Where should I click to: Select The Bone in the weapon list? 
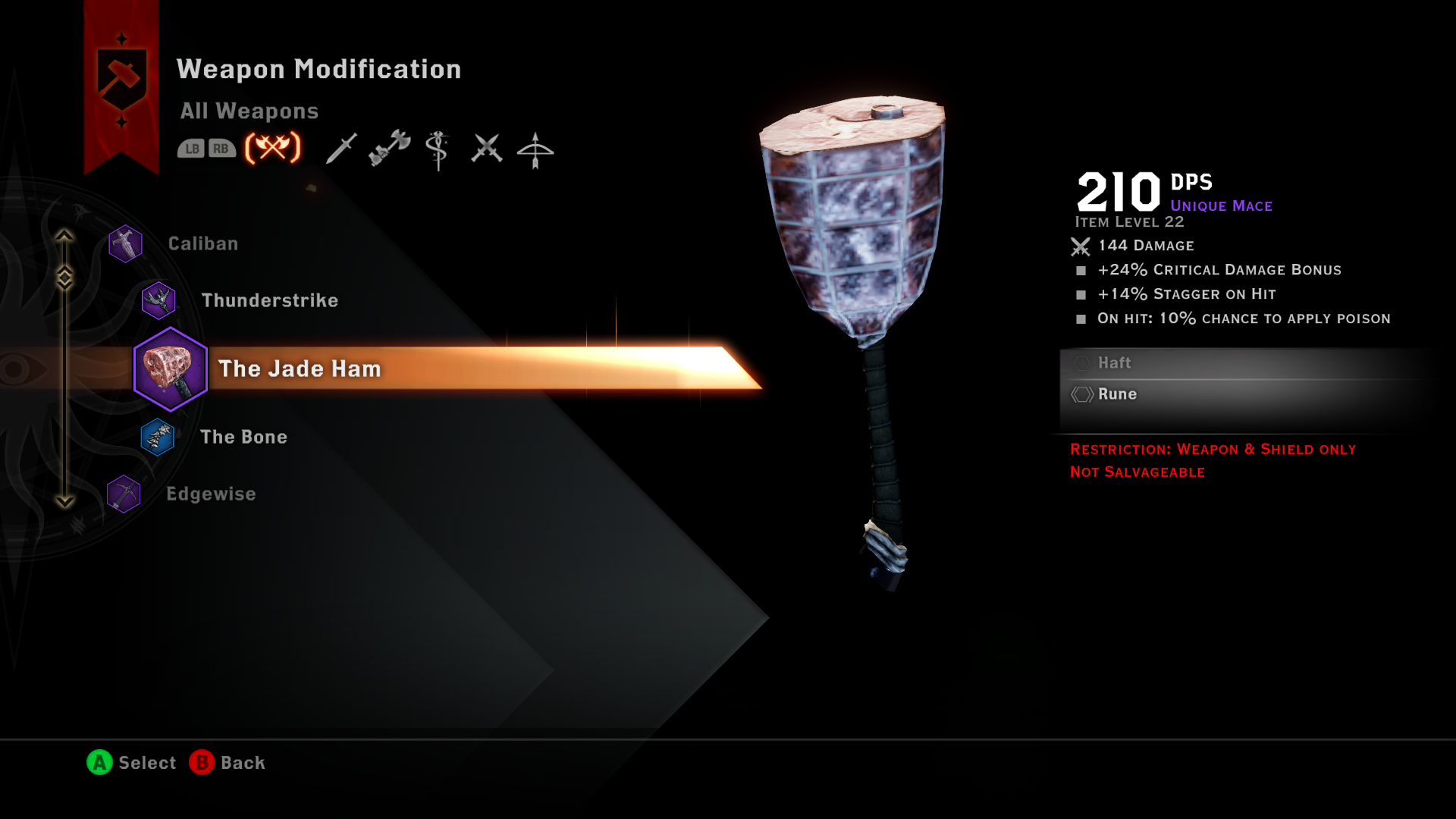[x=243, y=437]
